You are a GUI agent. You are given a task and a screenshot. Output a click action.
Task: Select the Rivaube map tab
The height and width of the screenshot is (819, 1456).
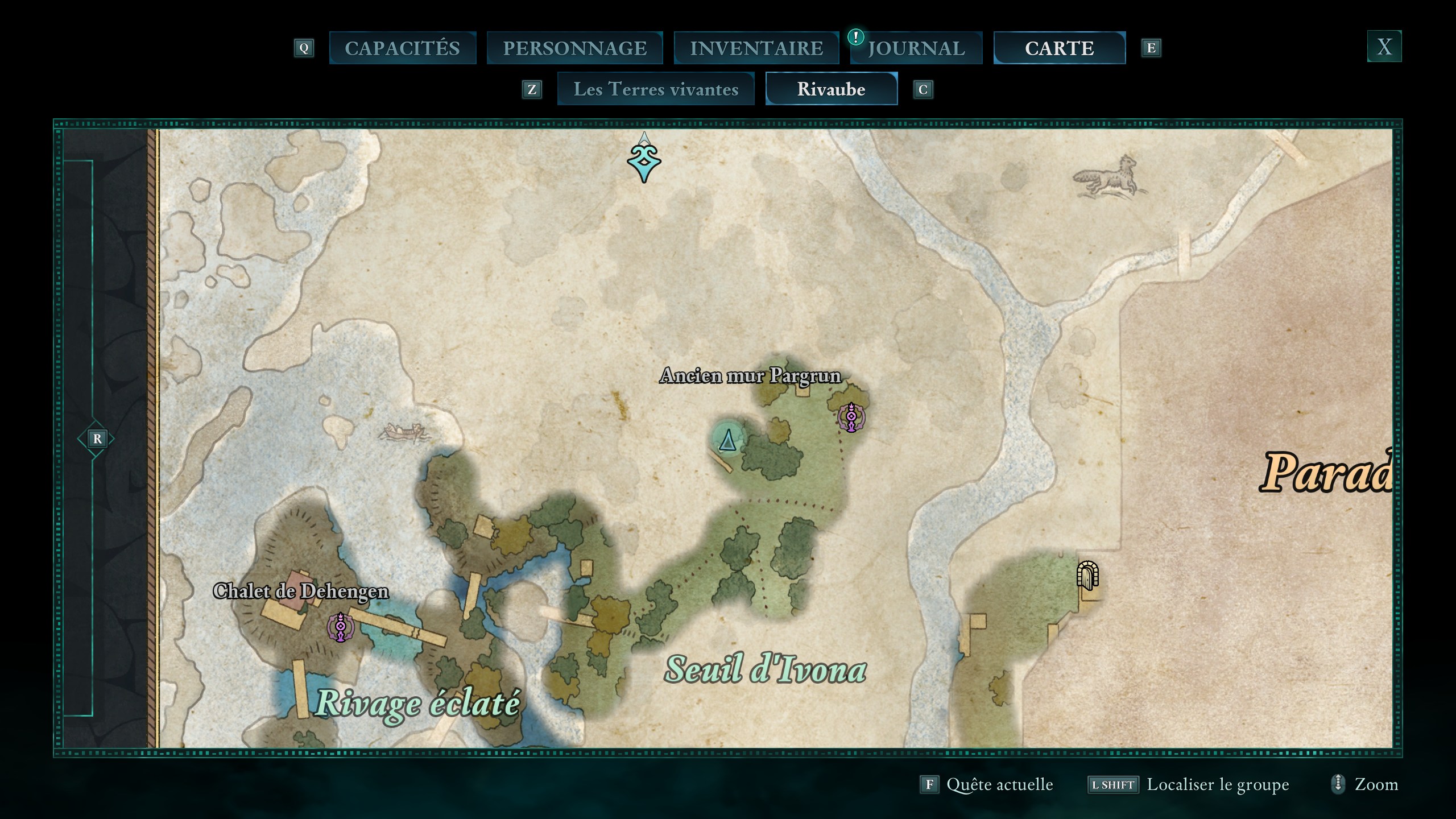click(831, 89)
